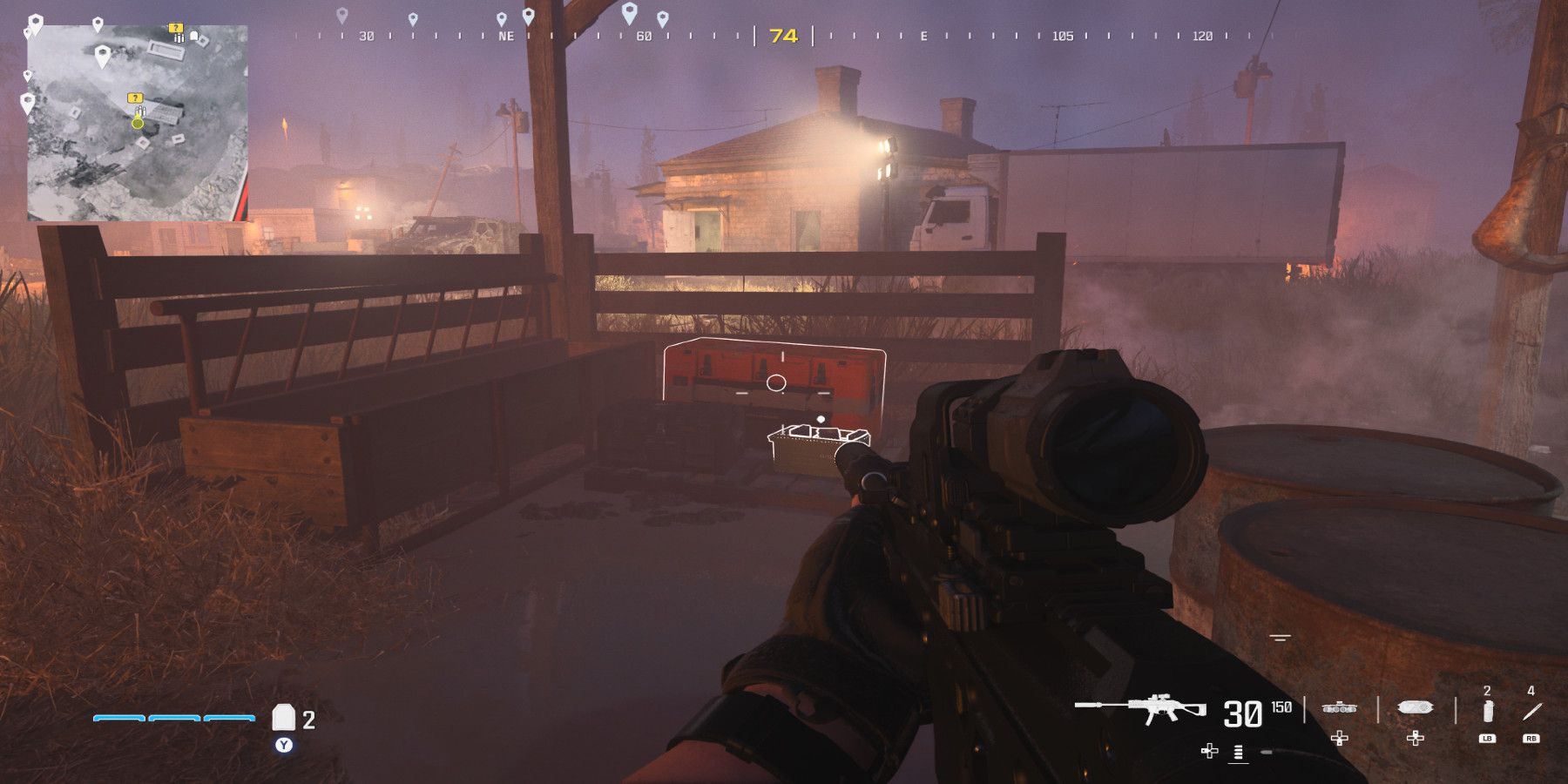Select the throwing knife lethal icon

pyautogui.click(x=1531, y=709)
